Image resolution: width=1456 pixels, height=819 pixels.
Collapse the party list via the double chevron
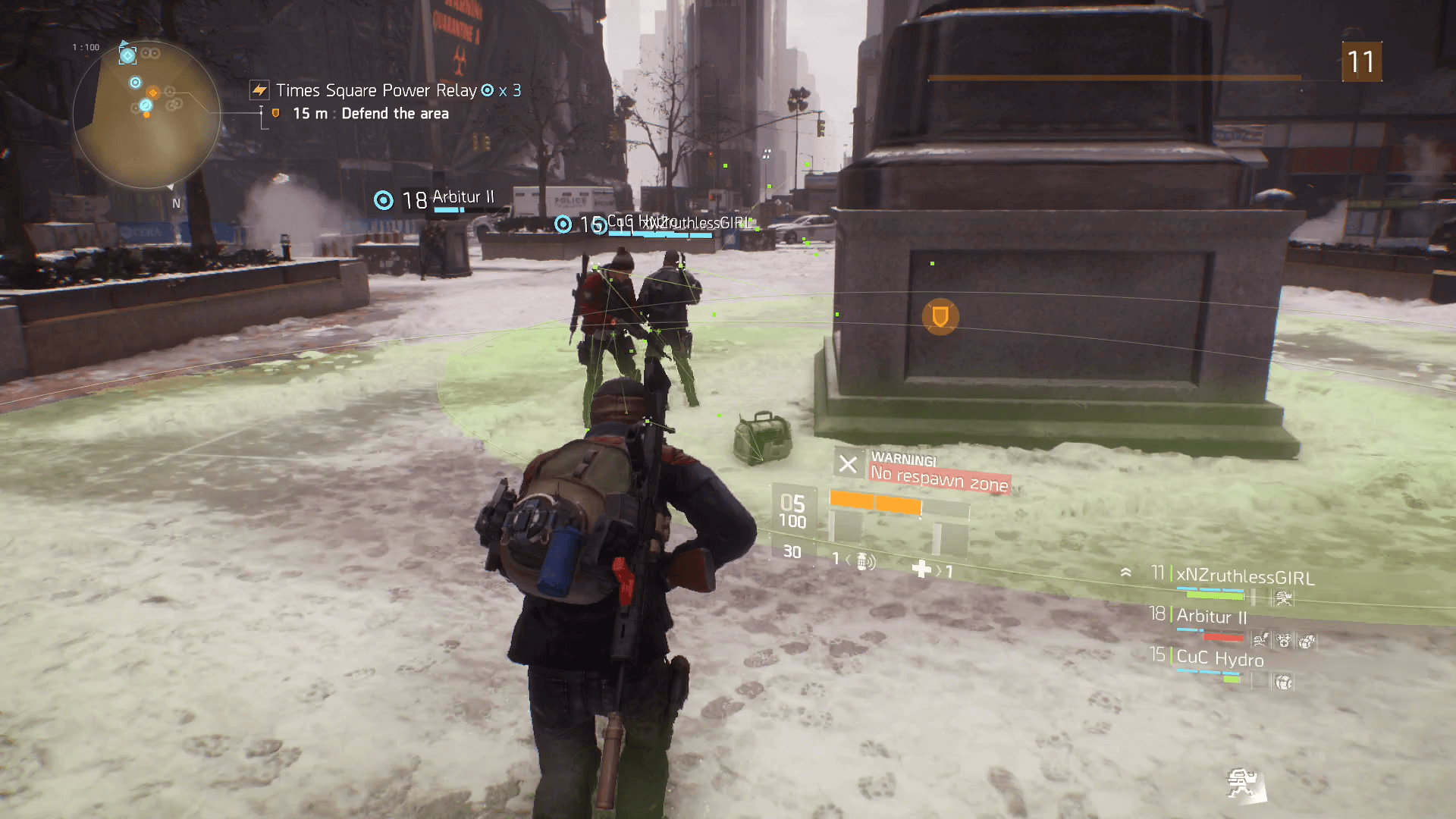pos(1126,572)
